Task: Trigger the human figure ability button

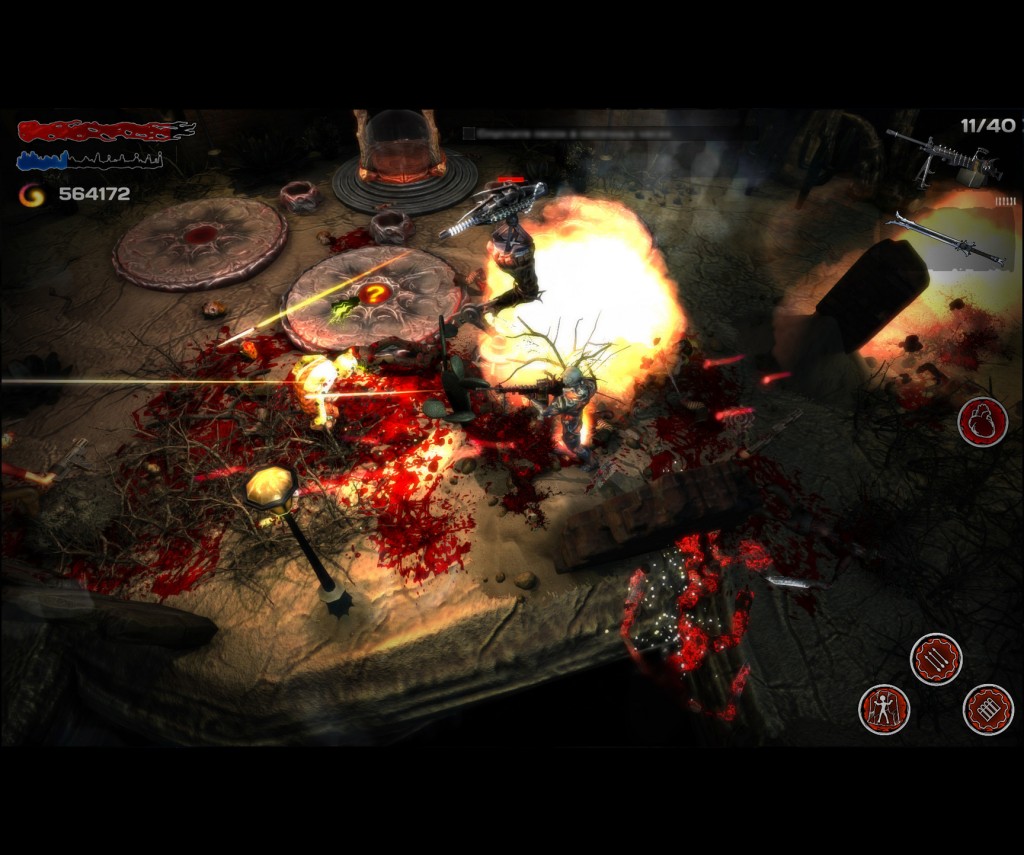Action: 885,709
